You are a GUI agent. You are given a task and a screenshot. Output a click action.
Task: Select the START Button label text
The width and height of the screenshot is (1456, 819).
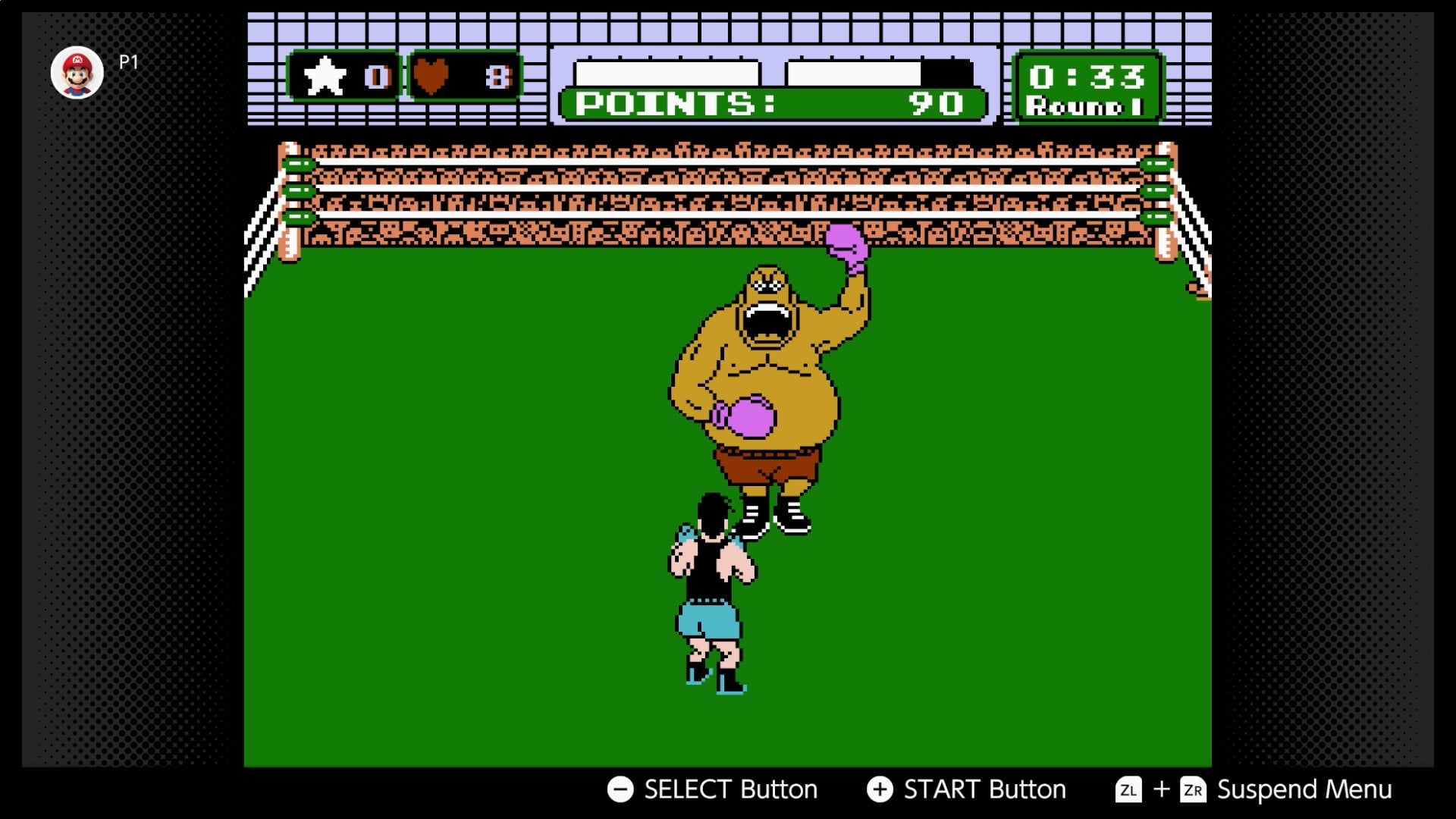tap(984, 789)
